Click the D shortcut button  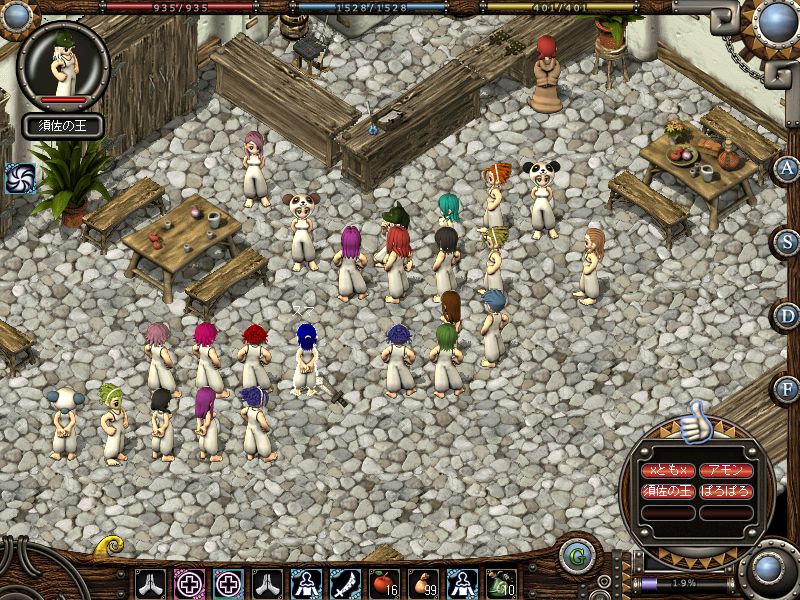click(x=788, y=315)
